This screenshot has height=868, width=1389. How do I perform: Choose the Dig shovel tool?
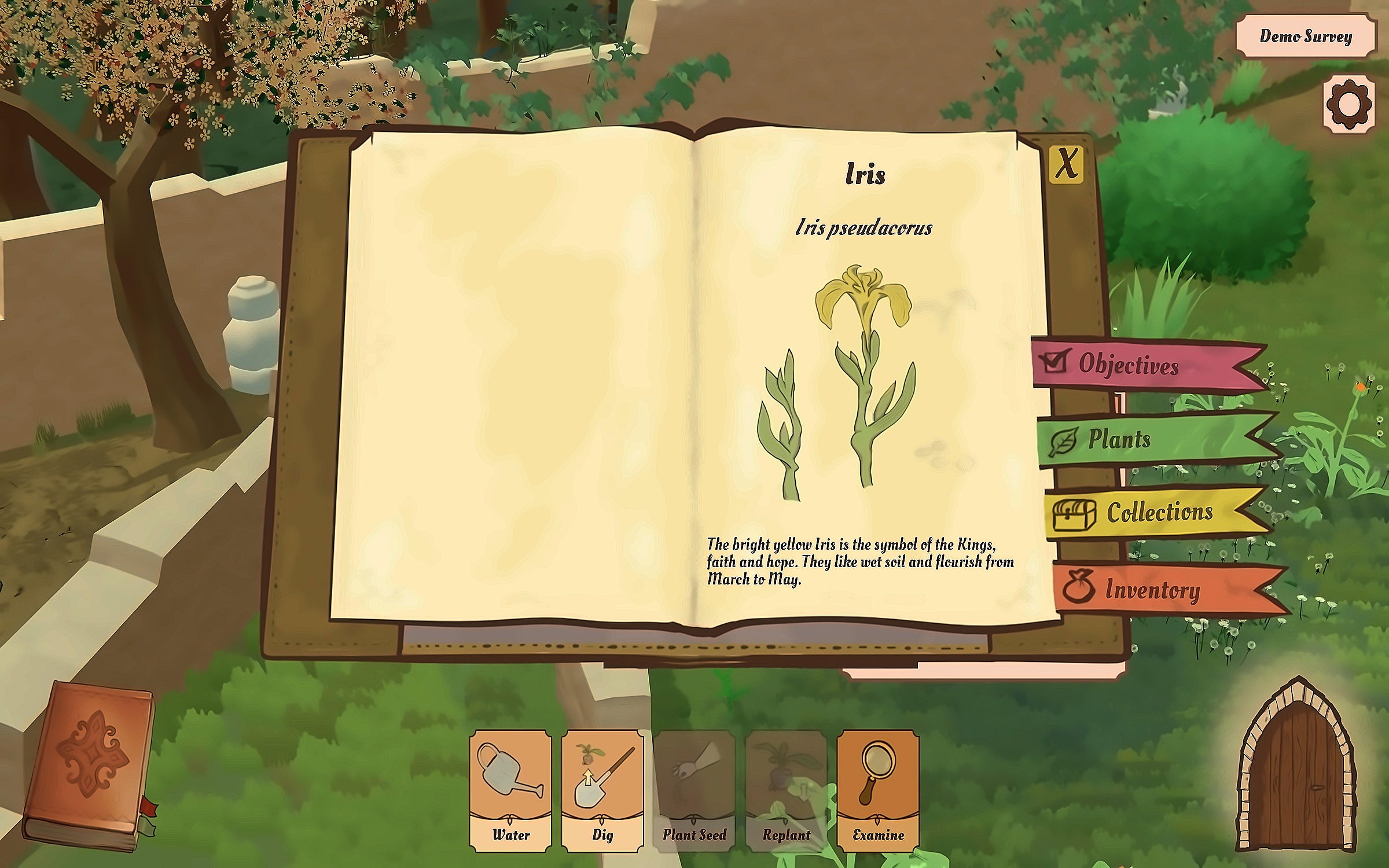tap(602, 790)
